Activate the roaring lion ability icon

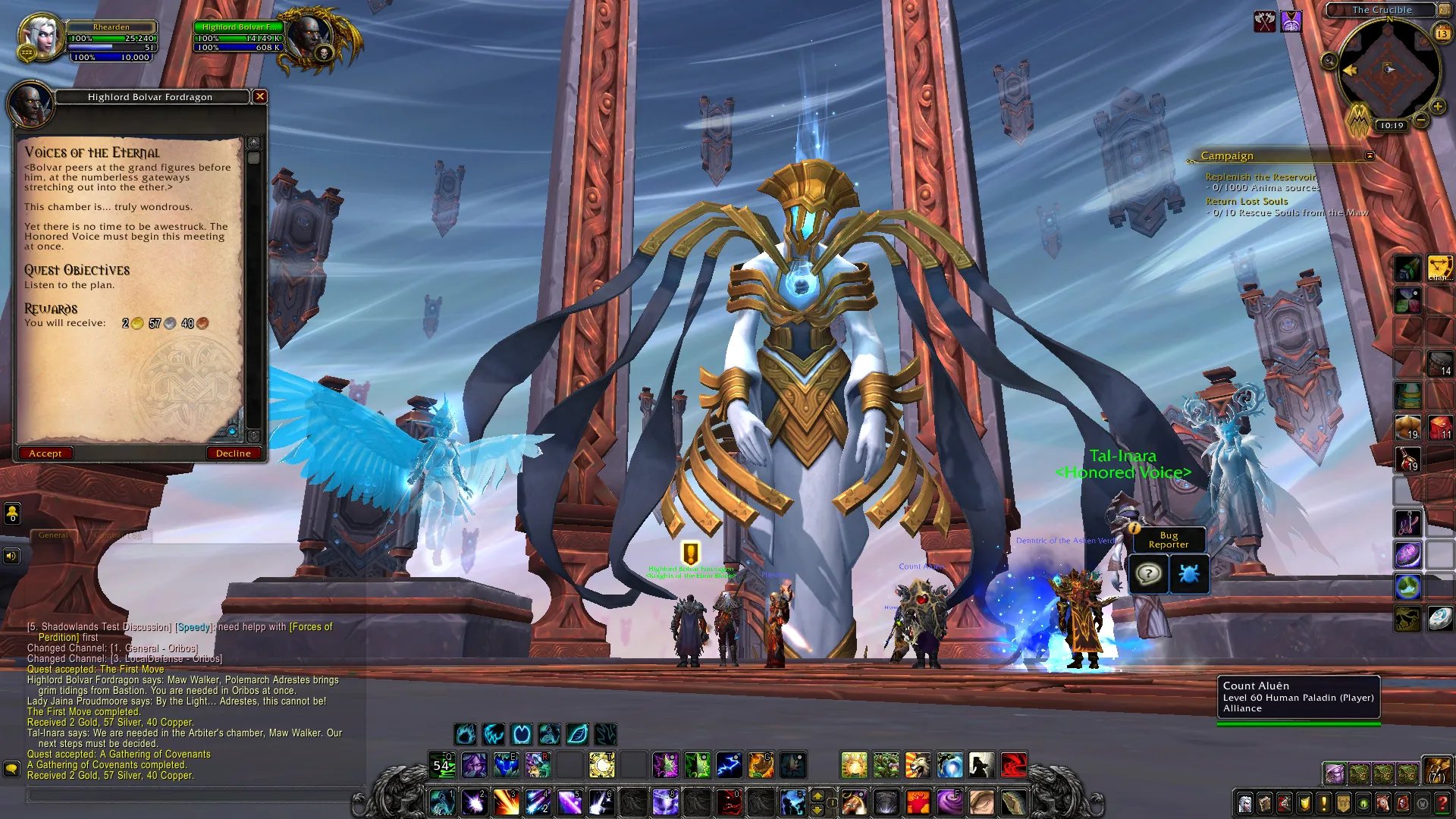point(917,766)
